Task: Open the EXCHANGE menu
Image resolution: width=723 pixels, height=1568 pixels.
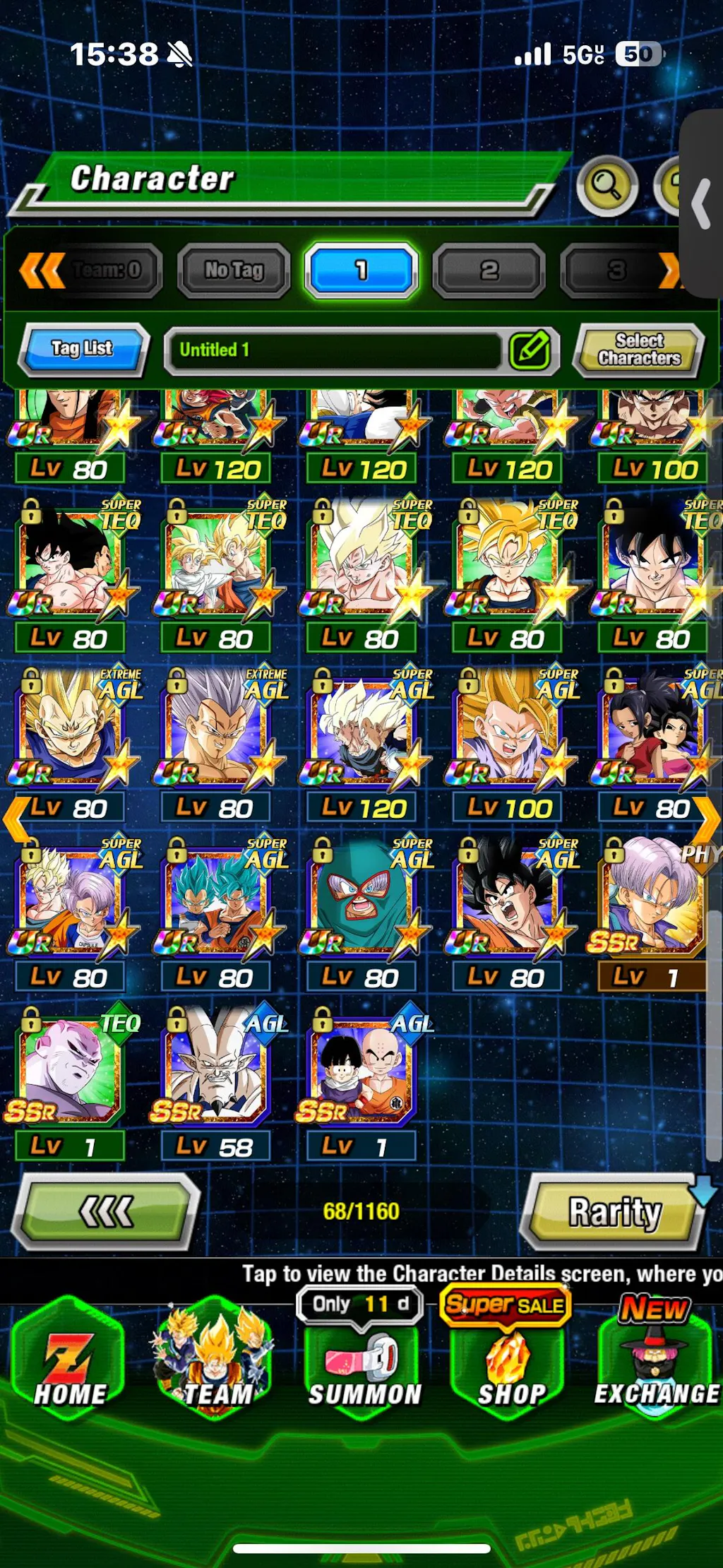Action: tap(655, 1367)
